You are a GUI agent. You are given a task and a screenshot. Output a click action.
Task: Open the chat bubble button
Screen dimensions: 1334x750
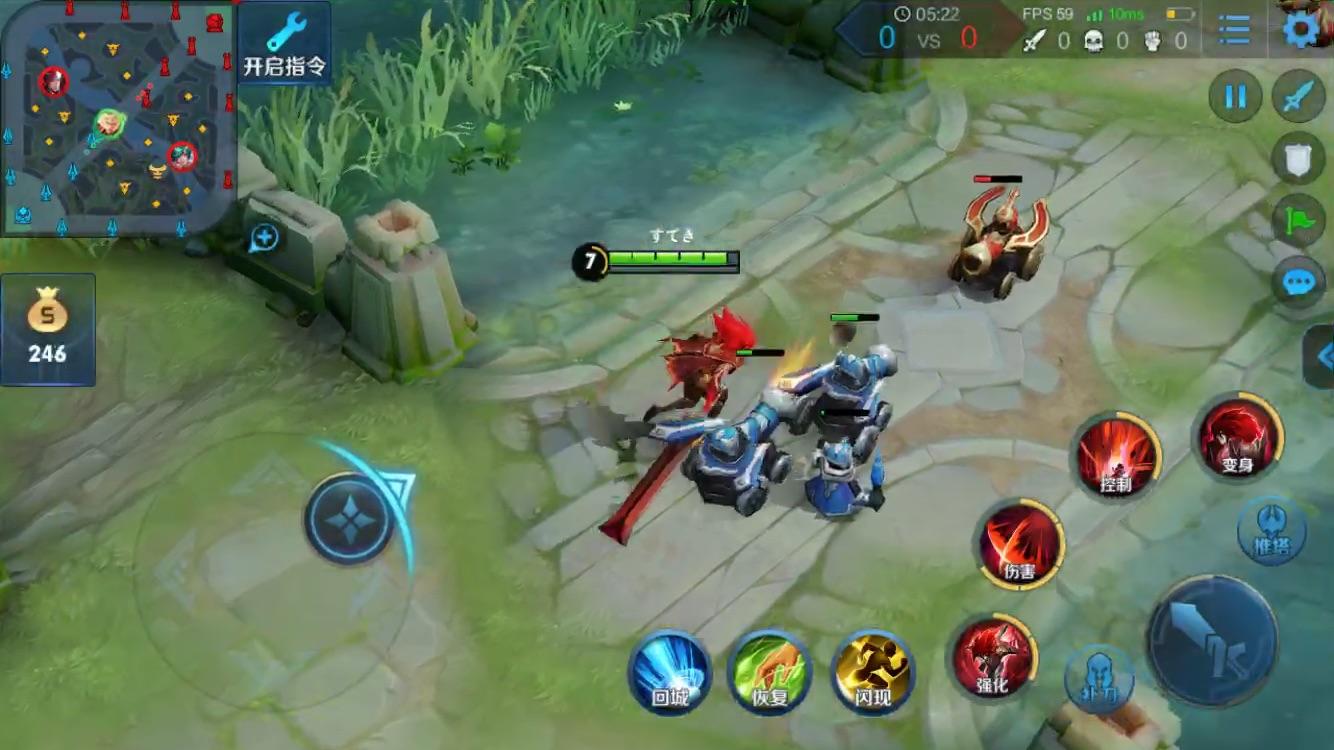(x=1298, y=283)
